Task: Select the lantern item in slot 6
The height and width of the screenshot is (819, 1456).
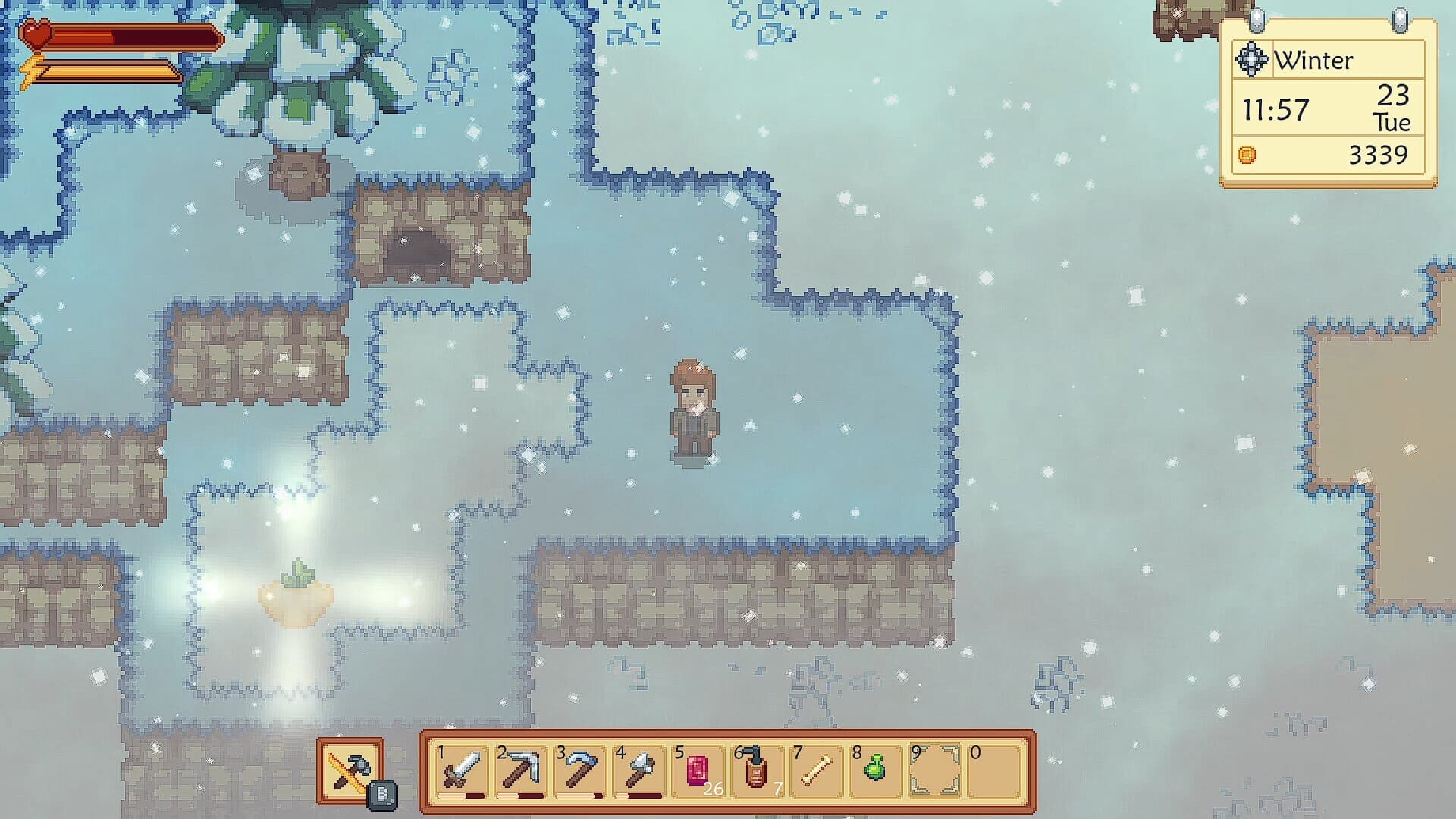Action: click(756, 771)
